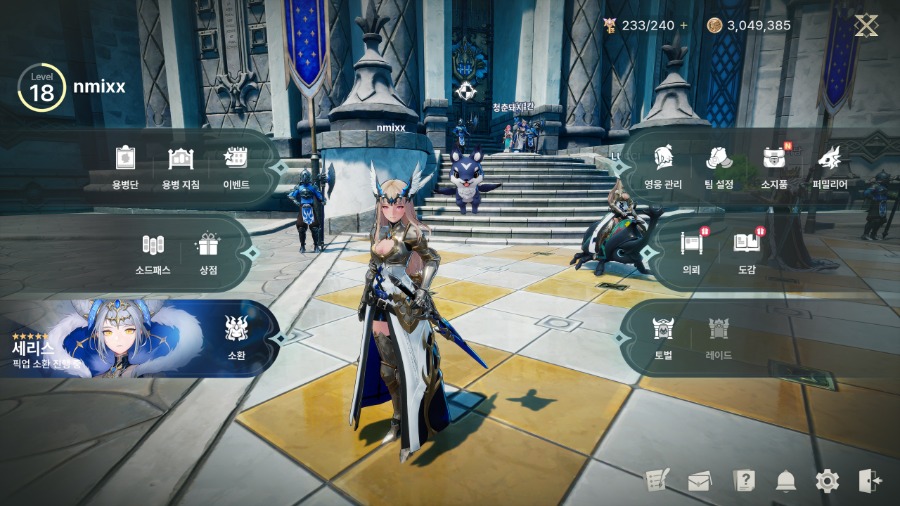Open the mailbox envelope icon
The width and height of the screenshot is (900, 506).
(700, 481)
